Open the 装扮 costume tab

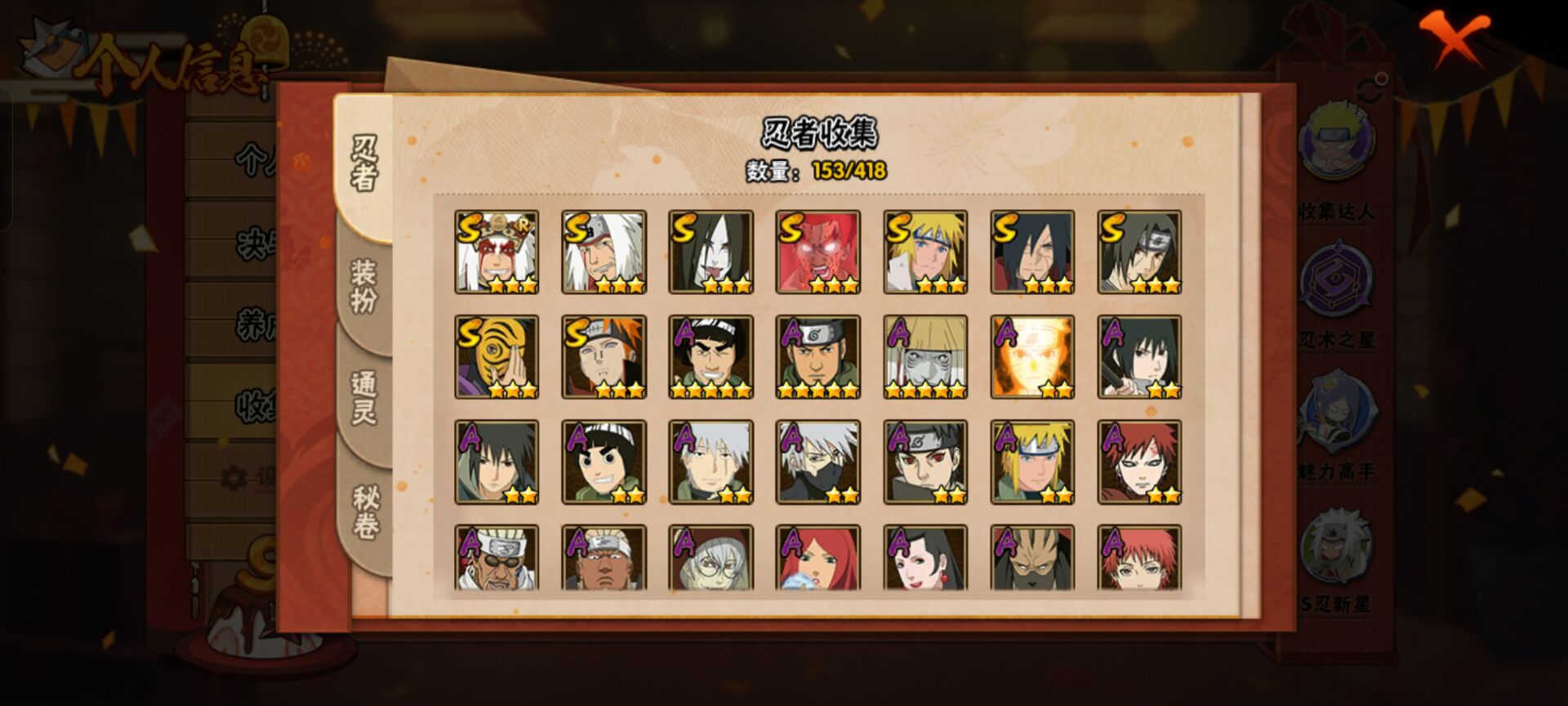click(364, 286)
